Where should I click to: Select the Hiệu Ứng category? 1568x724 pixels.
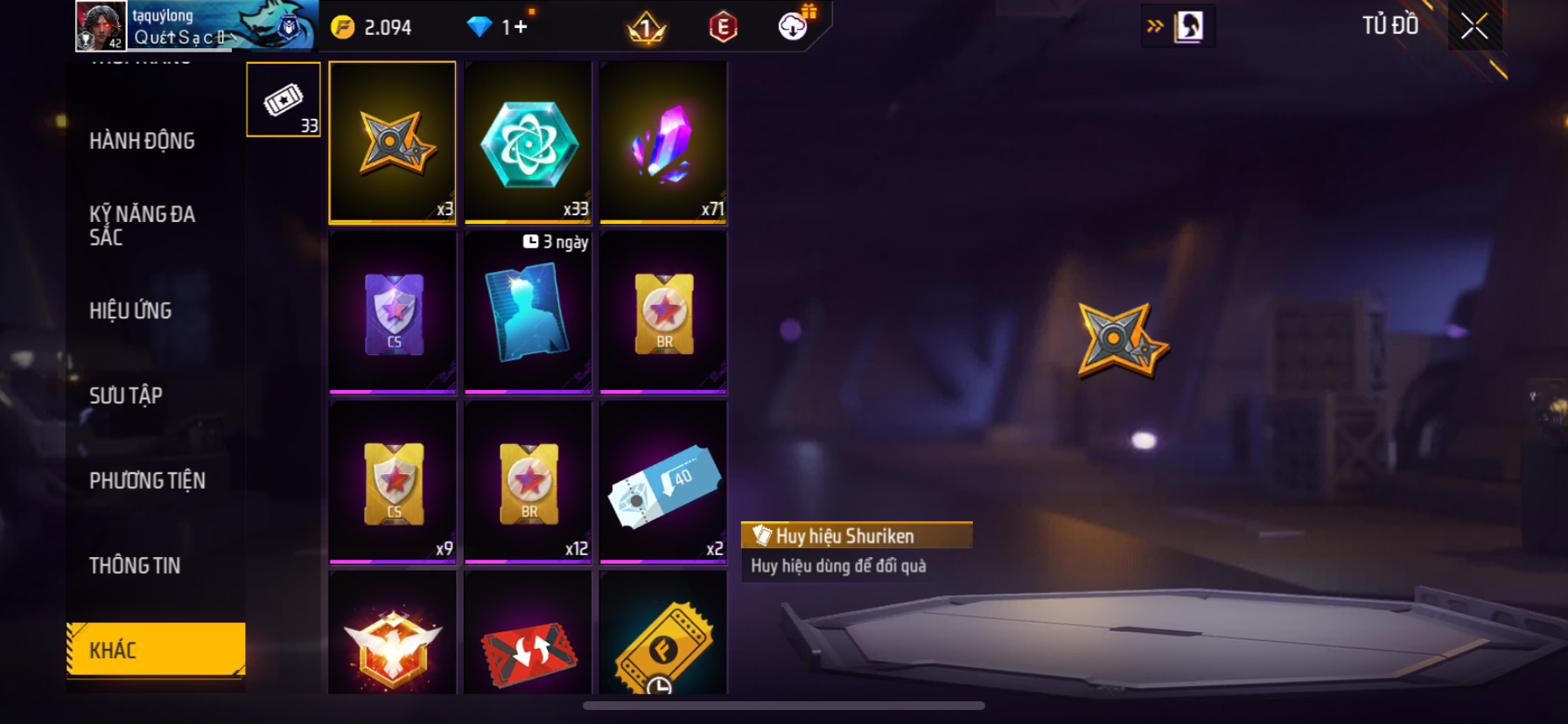[130, 310]
